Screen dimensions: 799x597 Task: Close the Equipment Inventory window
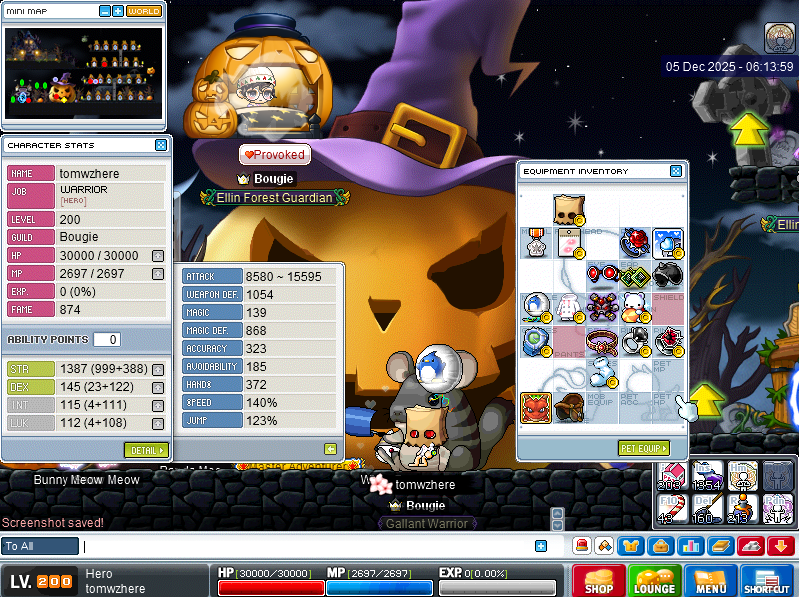tap(675, 171)
